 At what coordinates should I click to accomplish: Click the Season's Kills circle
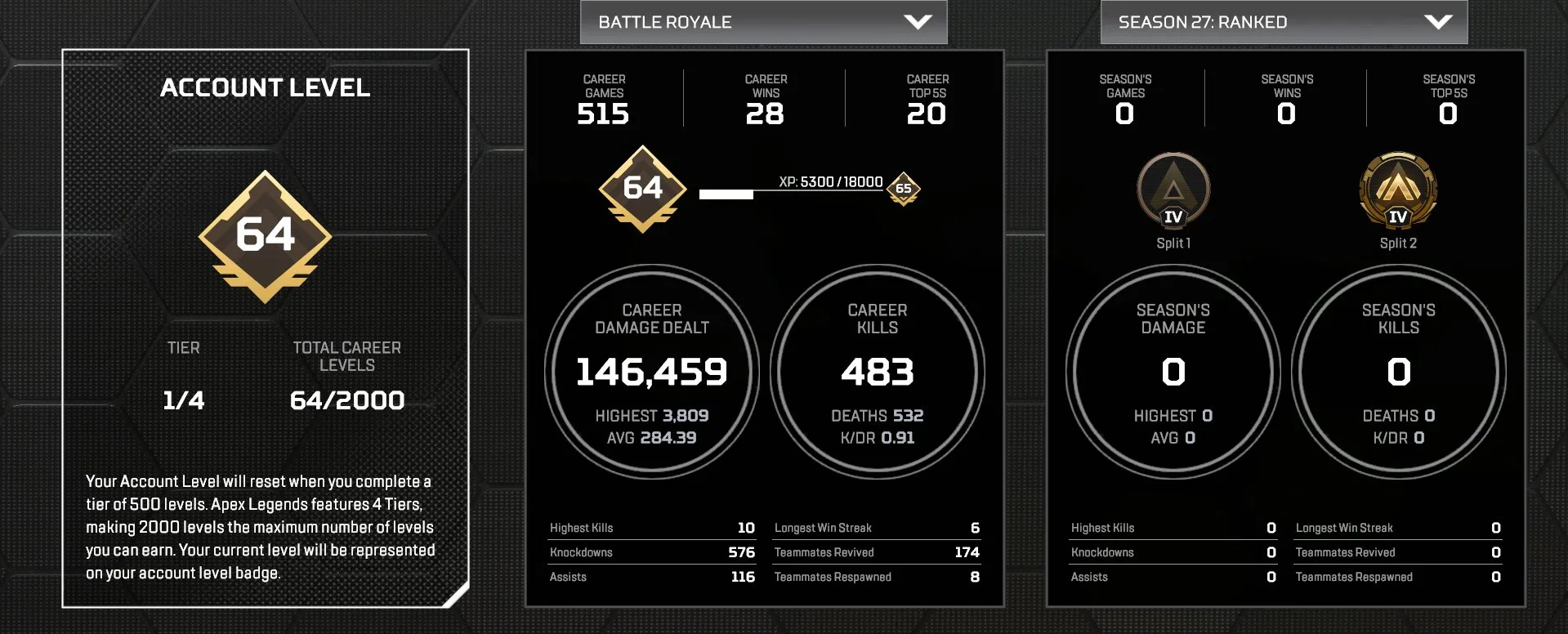pos(1398,372)
